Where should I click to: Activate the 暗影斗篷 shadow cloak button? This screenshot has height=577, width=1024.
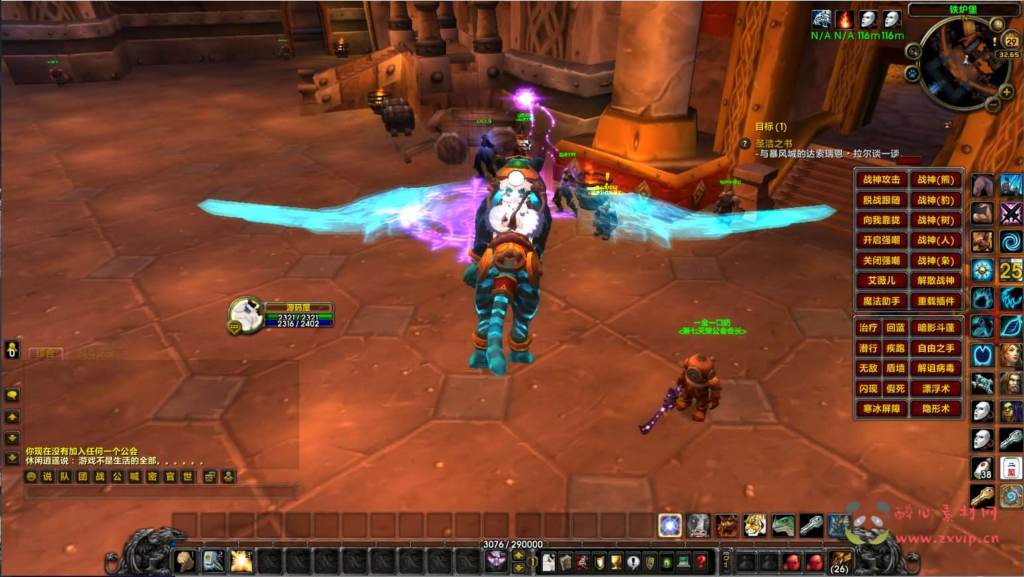[936, 328]
